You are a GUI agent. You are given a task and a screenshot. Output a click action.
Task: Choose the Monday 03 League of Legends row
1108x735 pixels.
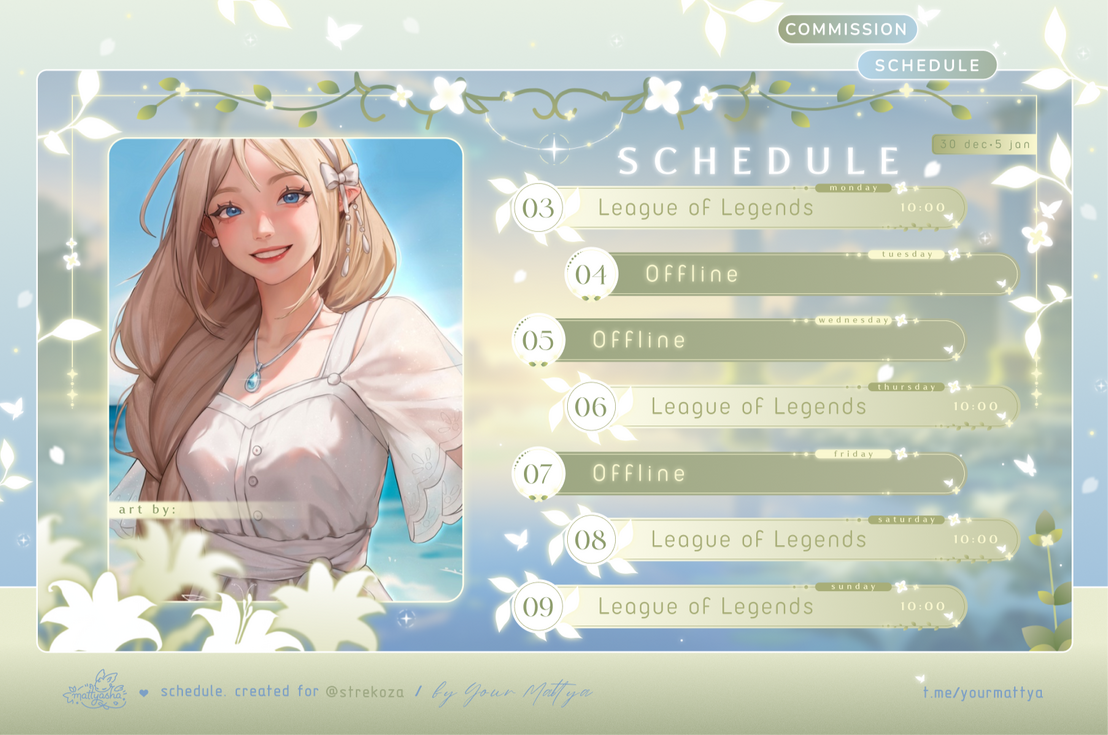(x=740, y=208)
